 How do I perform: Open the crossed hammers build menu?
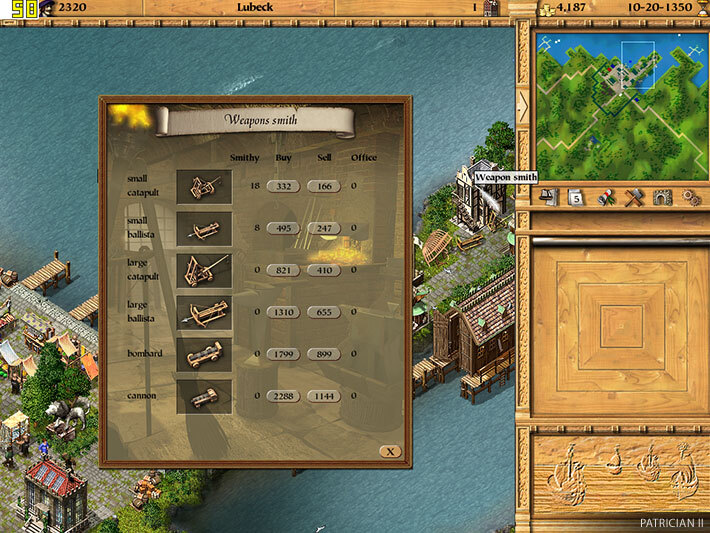coord(632,197)
